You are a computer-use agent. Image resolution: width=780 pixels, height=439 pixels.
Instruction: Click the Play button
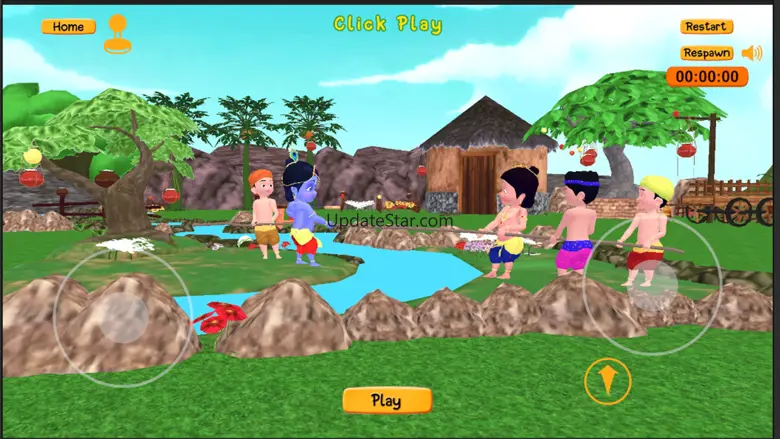(387, 401)
